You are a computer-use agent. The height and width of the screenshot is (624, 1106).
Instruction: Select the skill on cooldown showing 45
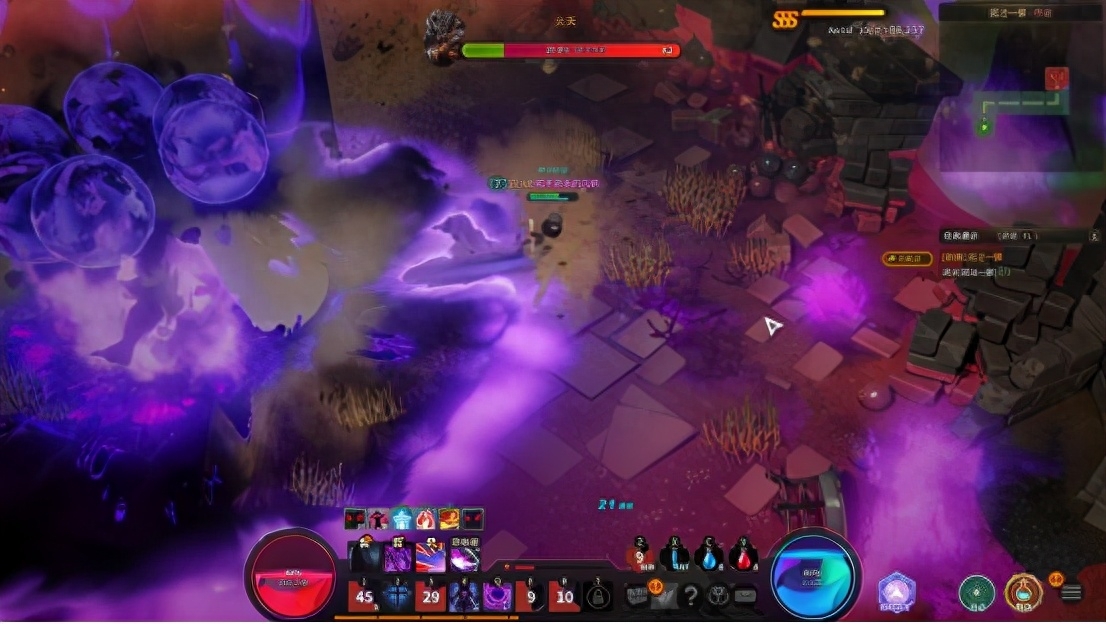[364, 596]
